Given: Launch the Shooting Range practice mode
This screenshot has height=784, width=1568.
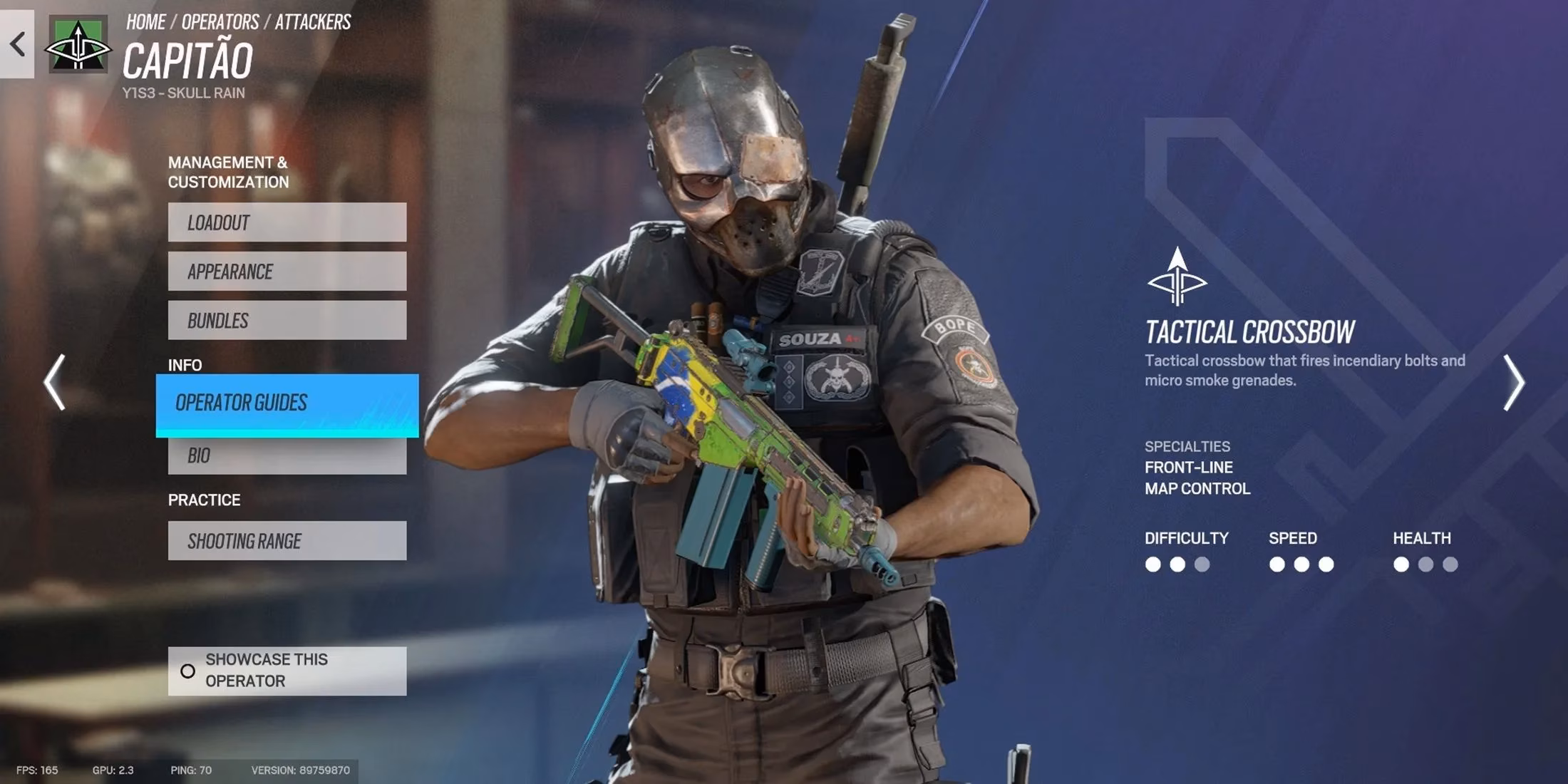Looking at the screenshot, I should tap(287, 540).
